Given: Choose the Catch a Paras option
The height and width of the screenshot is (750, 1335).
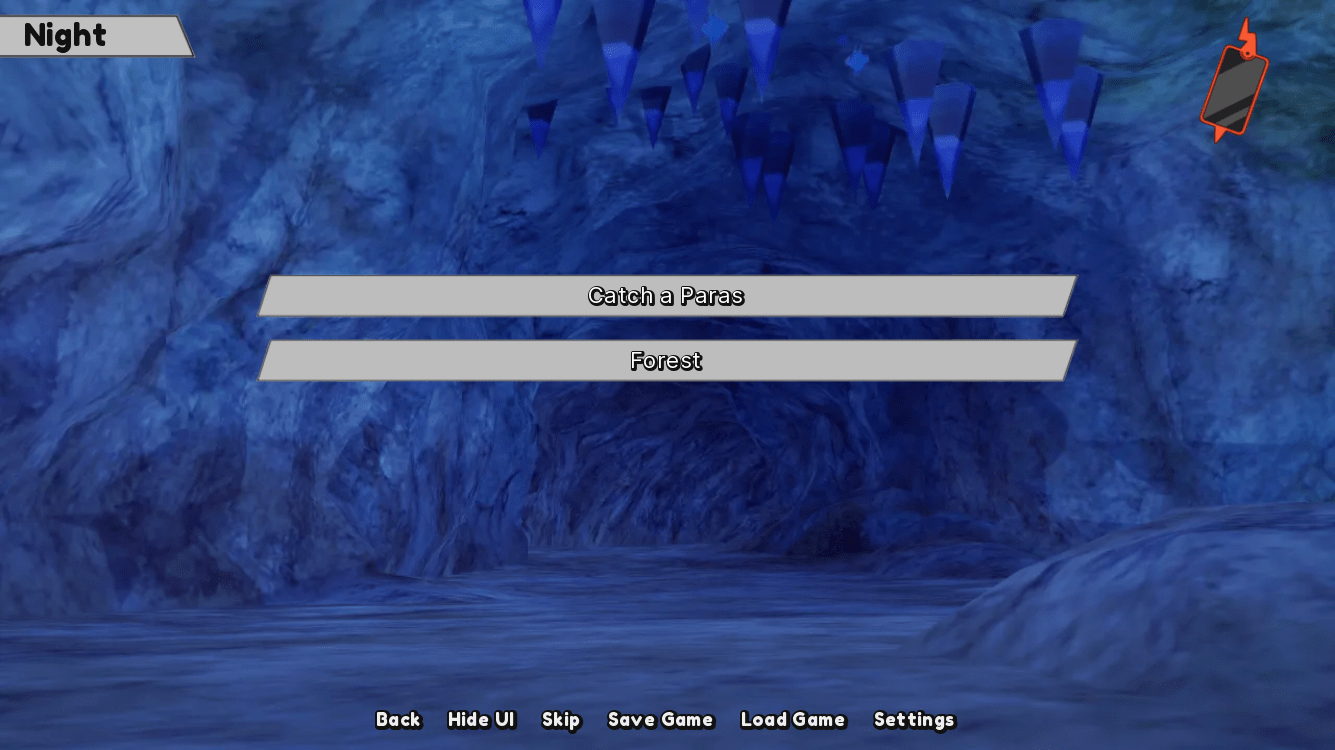Looking at the screenshot, I should (666, 296).
